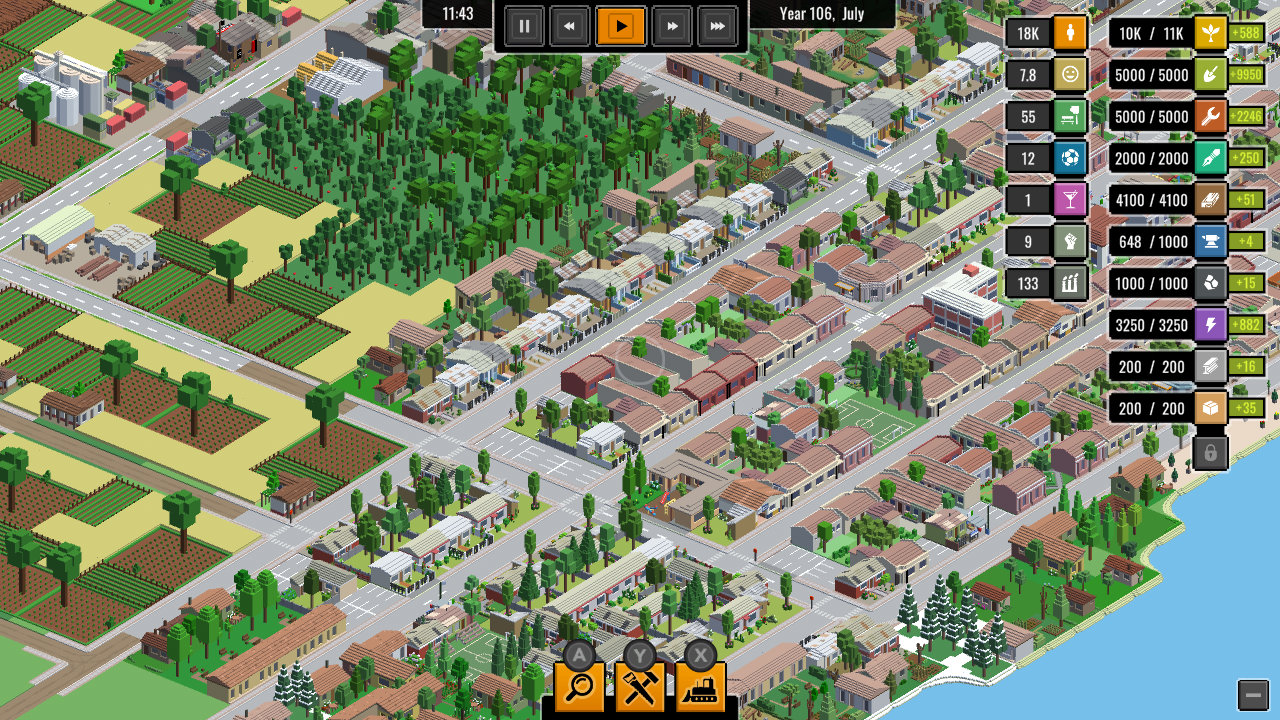Resume play at normal speed
The width and height of the screenshot is (1280, 720).
(621, 27)
